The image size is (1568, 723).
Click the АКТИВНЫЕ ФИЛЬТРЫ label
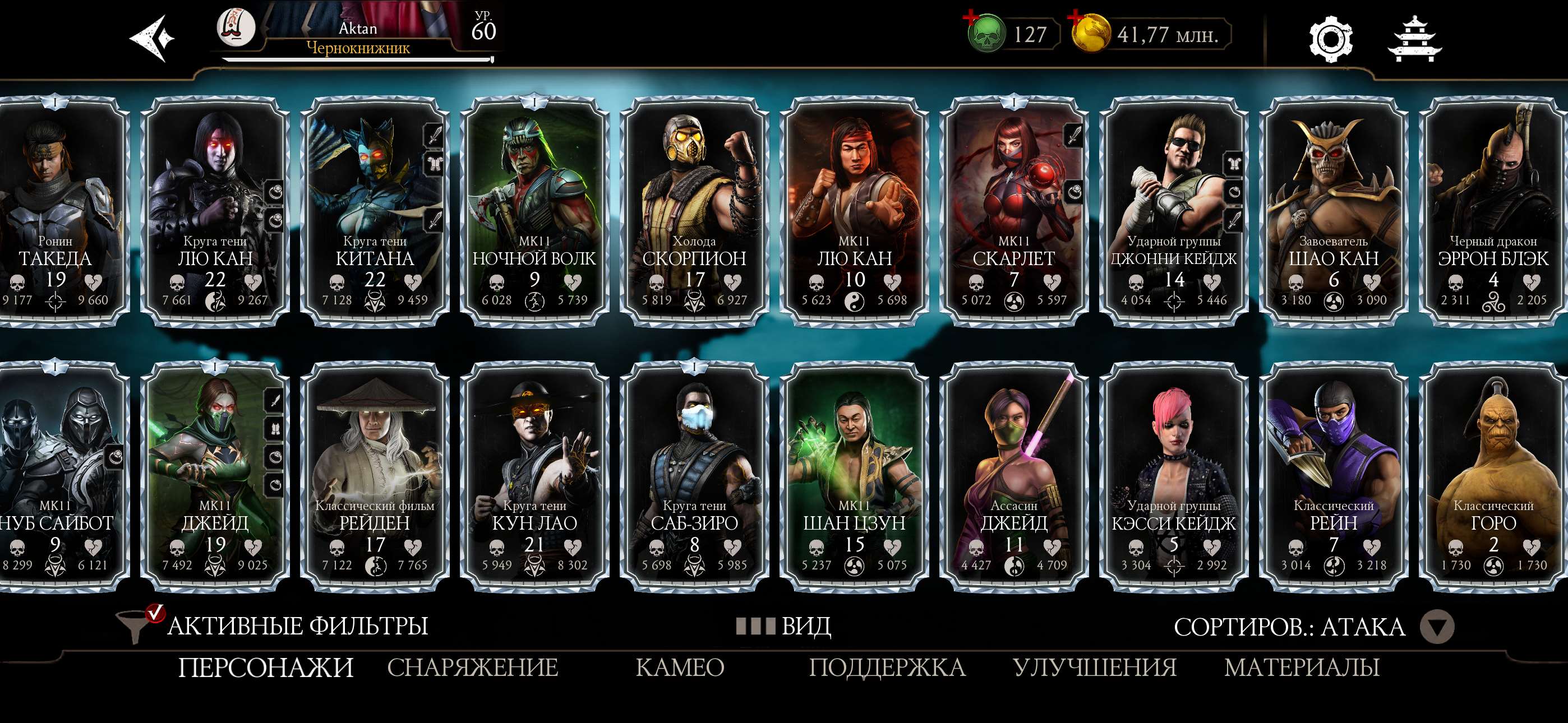[298, 625]
